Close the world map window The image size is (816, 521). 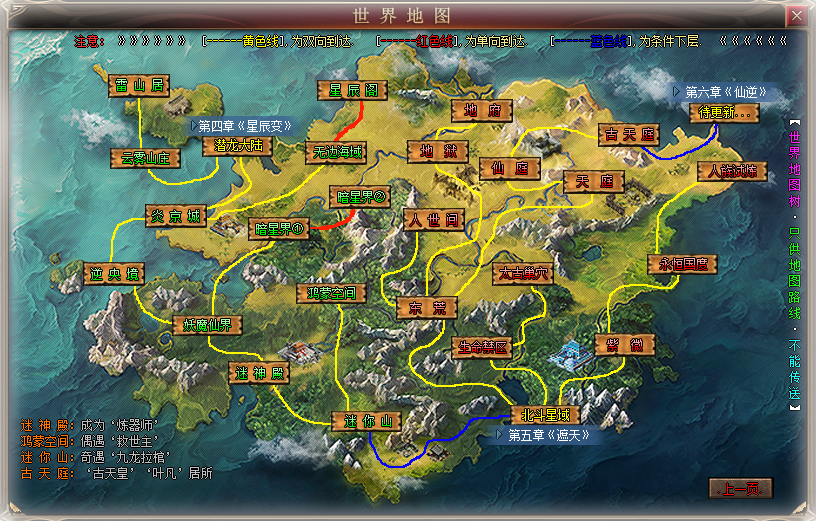[x=796, y=16]
